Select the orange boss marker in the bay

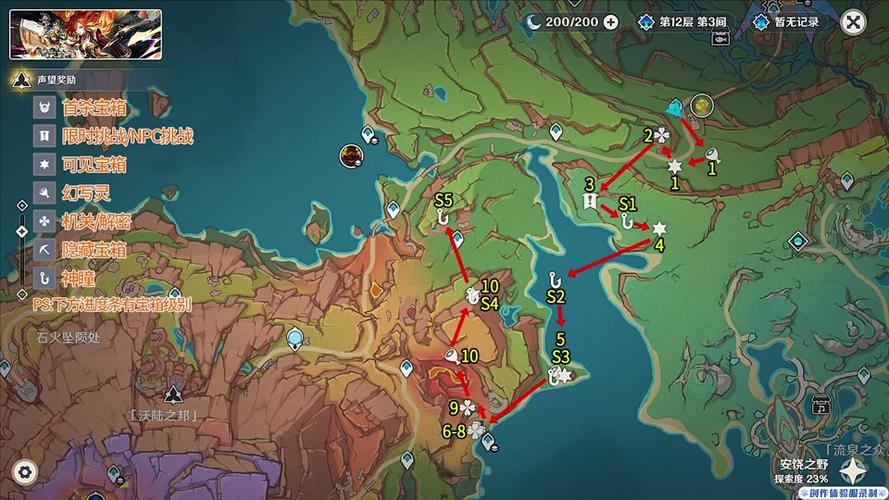(350, 154)
